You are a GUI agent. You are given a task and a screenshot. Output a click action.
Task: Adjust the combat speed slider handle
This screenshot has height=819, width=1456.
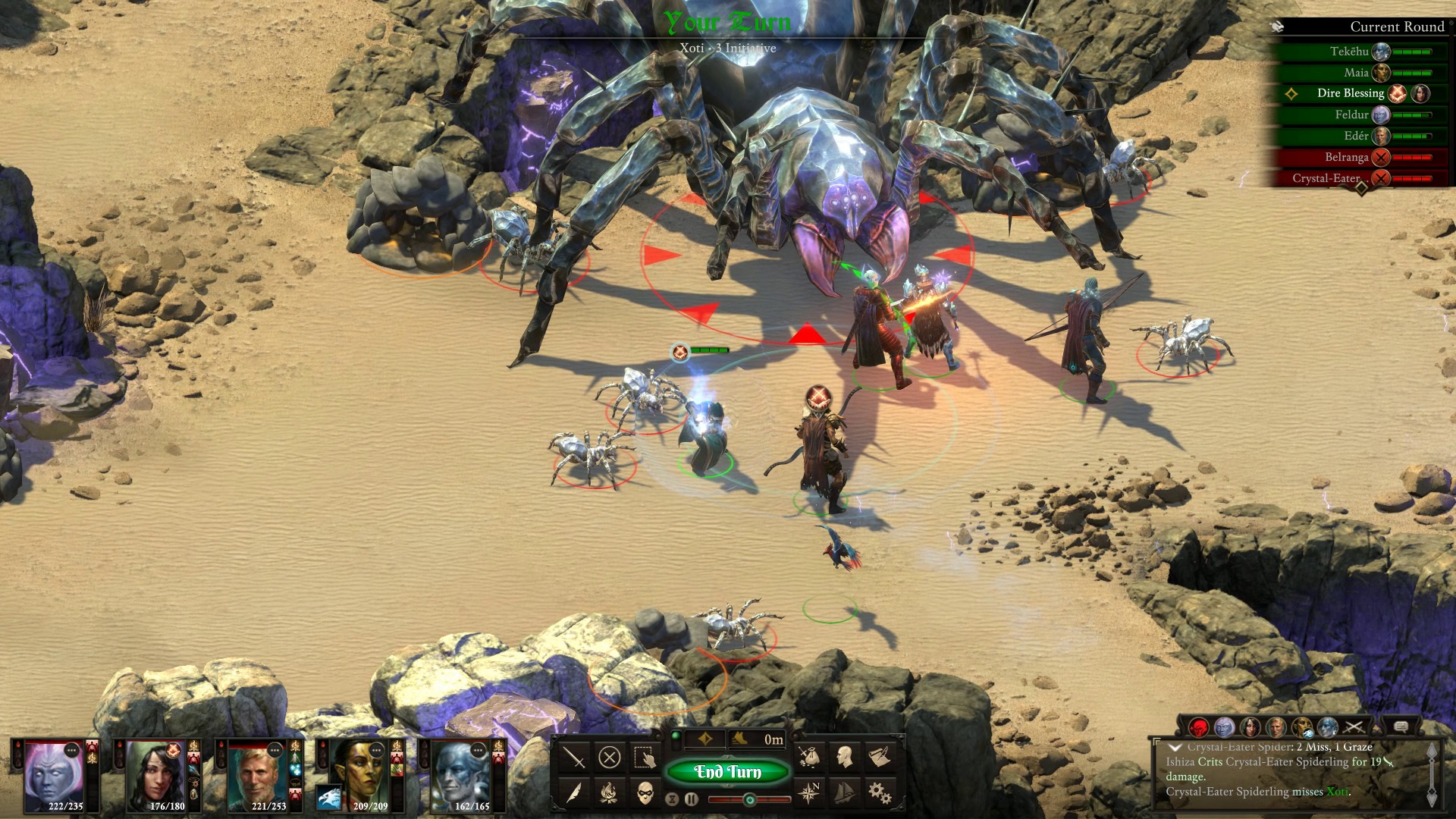[x=749, y=799]
